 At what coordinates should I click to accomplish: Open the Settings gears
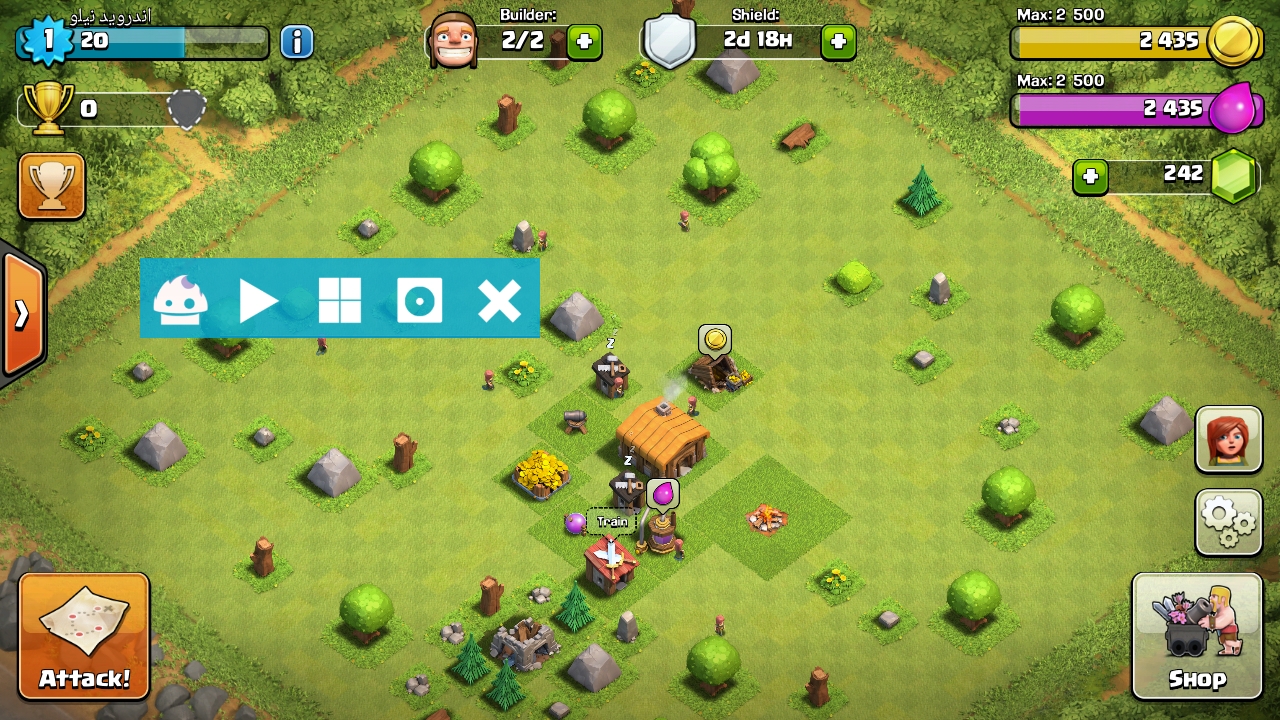click(1228, 522)
